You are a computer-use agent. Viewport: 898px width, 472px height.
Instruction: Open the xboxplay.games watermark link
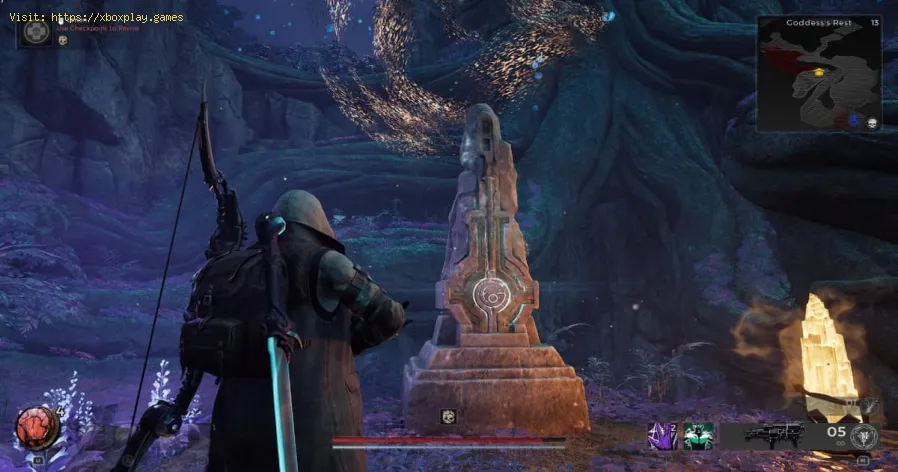click(97, 17)
